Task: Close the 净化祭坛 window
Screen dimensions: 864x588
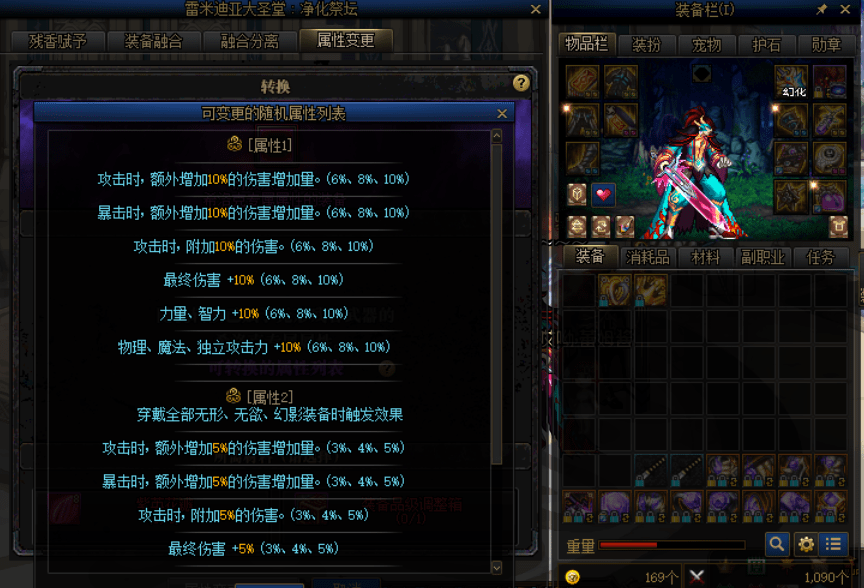Action: [x=536, y=10]
